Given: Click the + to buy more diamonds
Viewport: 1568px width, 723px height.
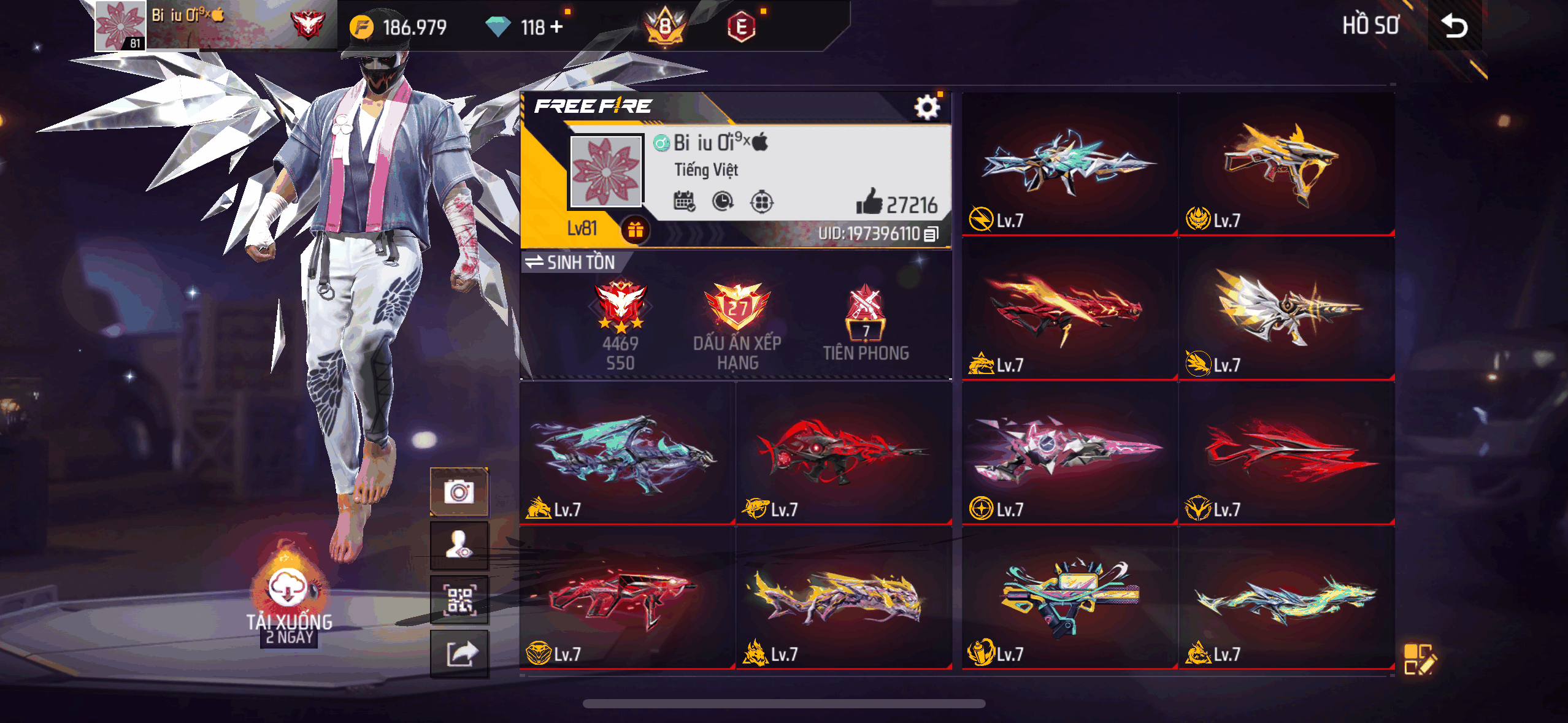Looking at the screenshot, I should (x=555, y=26).
